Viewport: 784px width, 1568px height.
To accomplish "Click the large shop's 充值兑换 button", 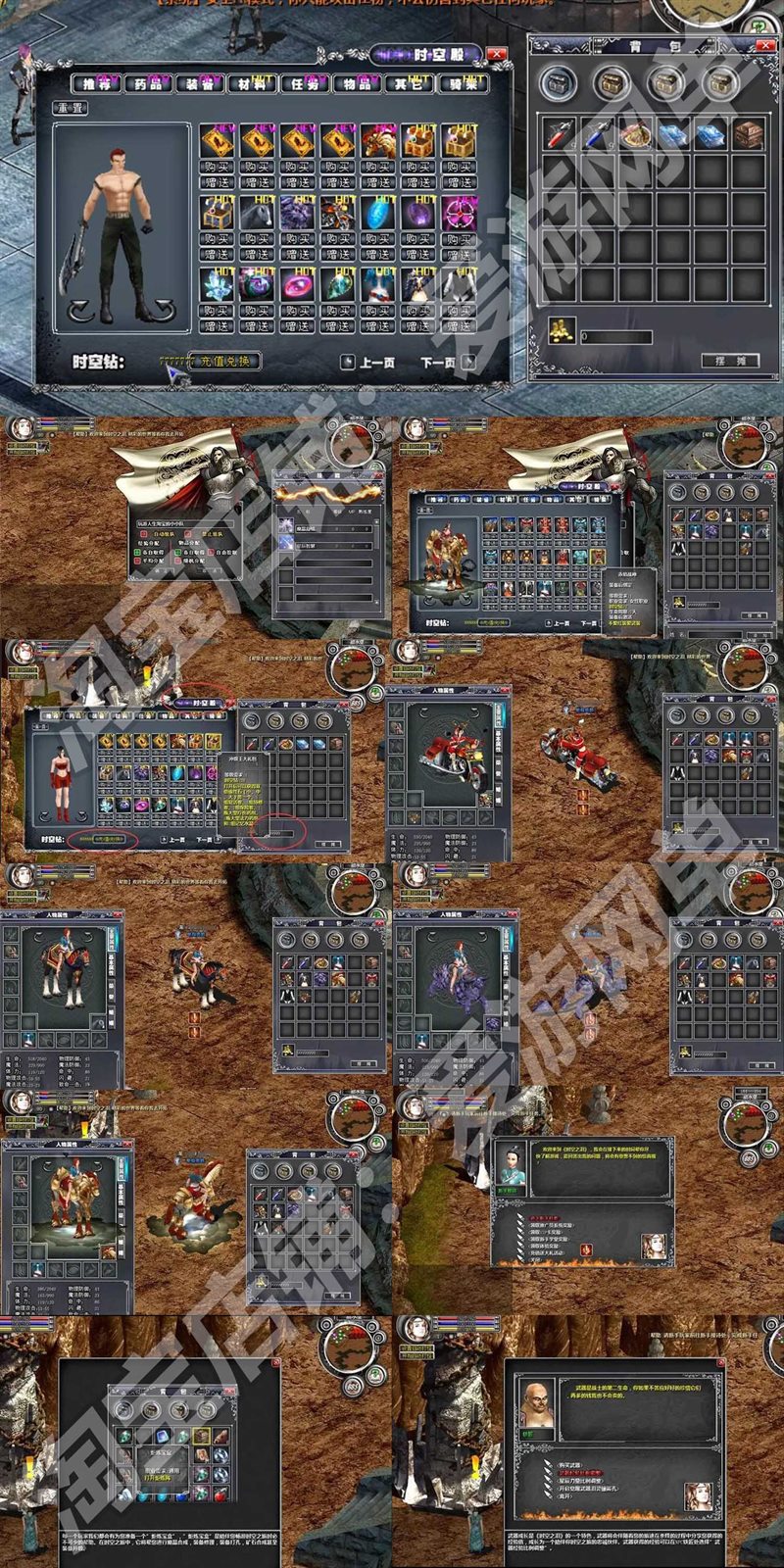I will [224, 361].
